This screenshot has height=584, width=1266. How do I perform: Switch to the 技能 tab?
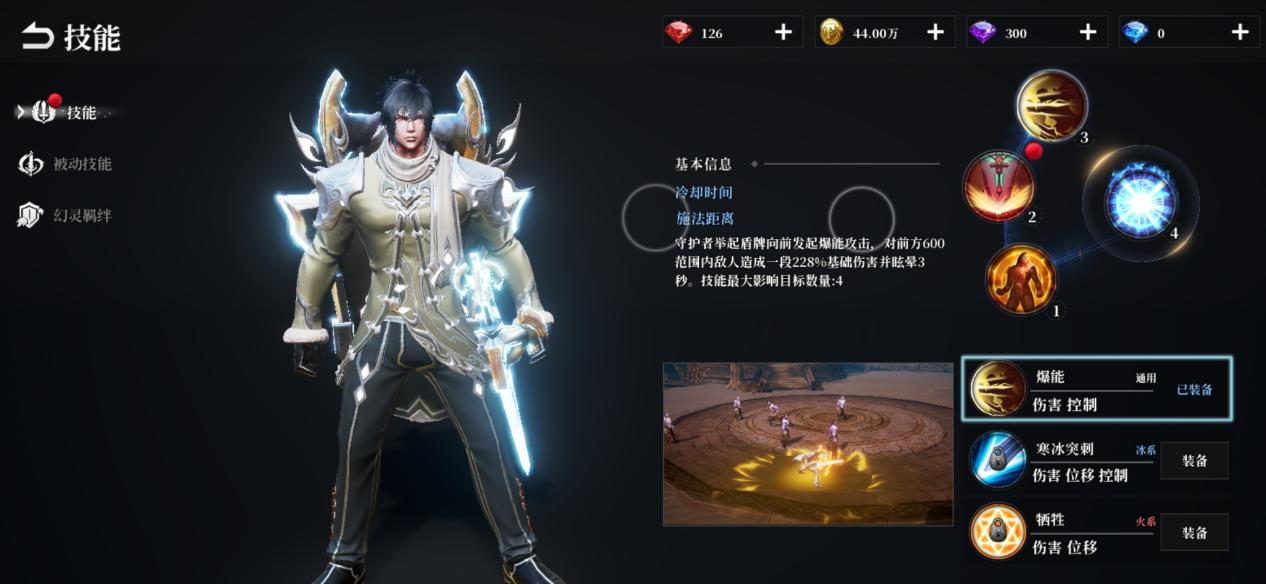click(x=68, y=112)
